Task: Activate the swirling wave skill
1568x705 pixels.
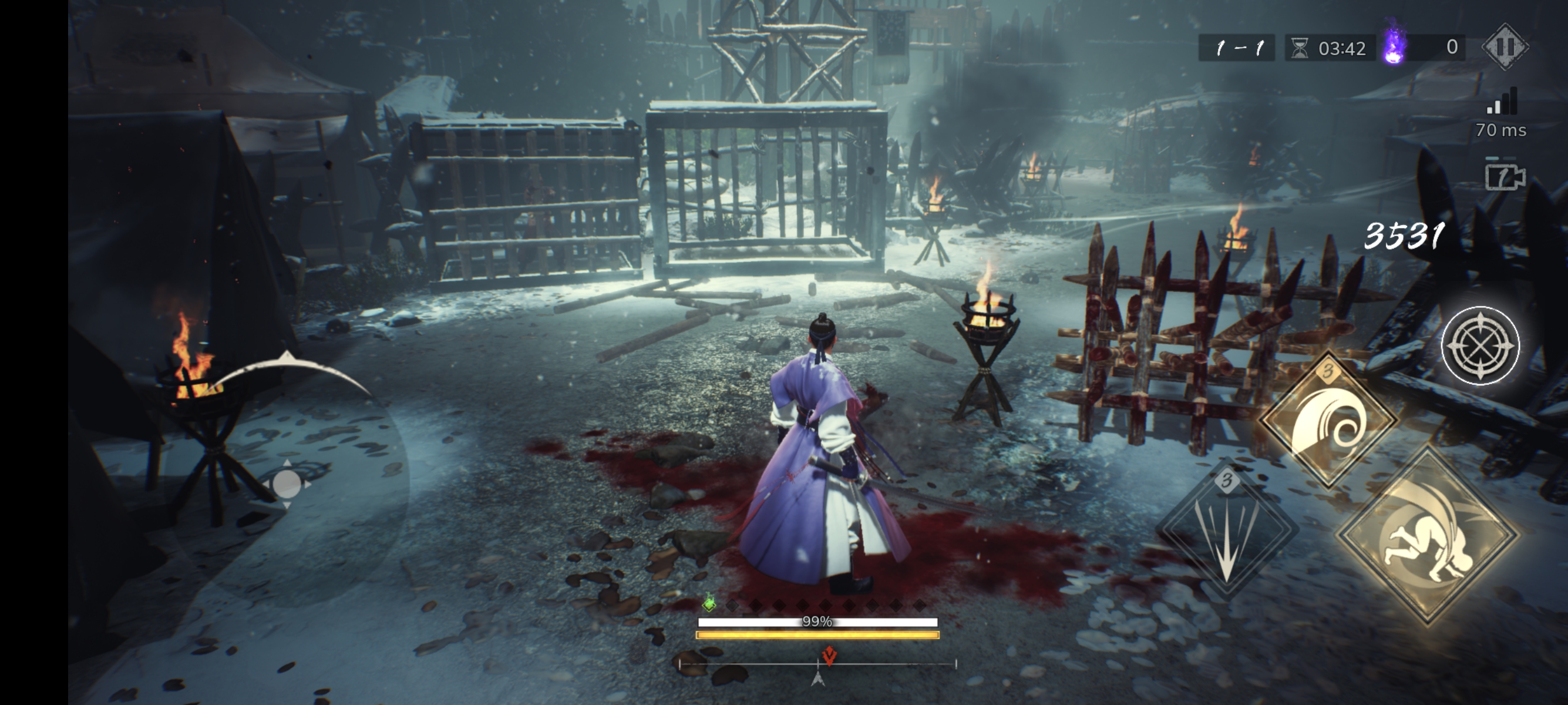Action: tap(1328, 420)
